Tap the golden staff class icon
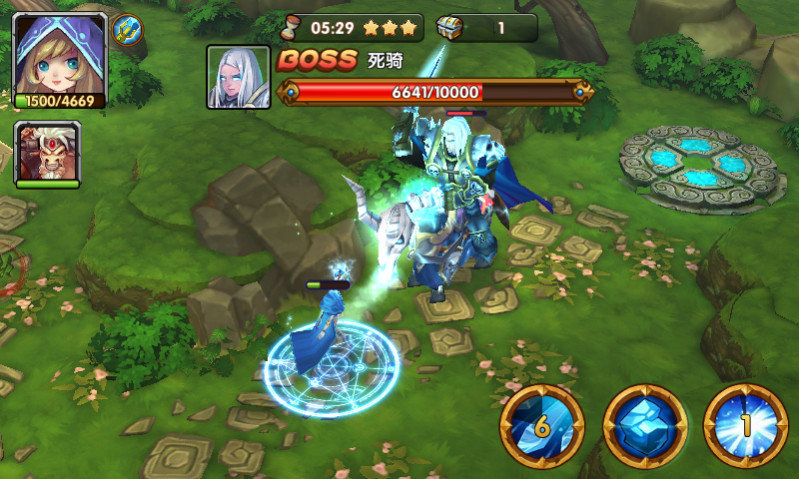Image resolution: width=799 pixels, height=479 pixels. (127, 28)
